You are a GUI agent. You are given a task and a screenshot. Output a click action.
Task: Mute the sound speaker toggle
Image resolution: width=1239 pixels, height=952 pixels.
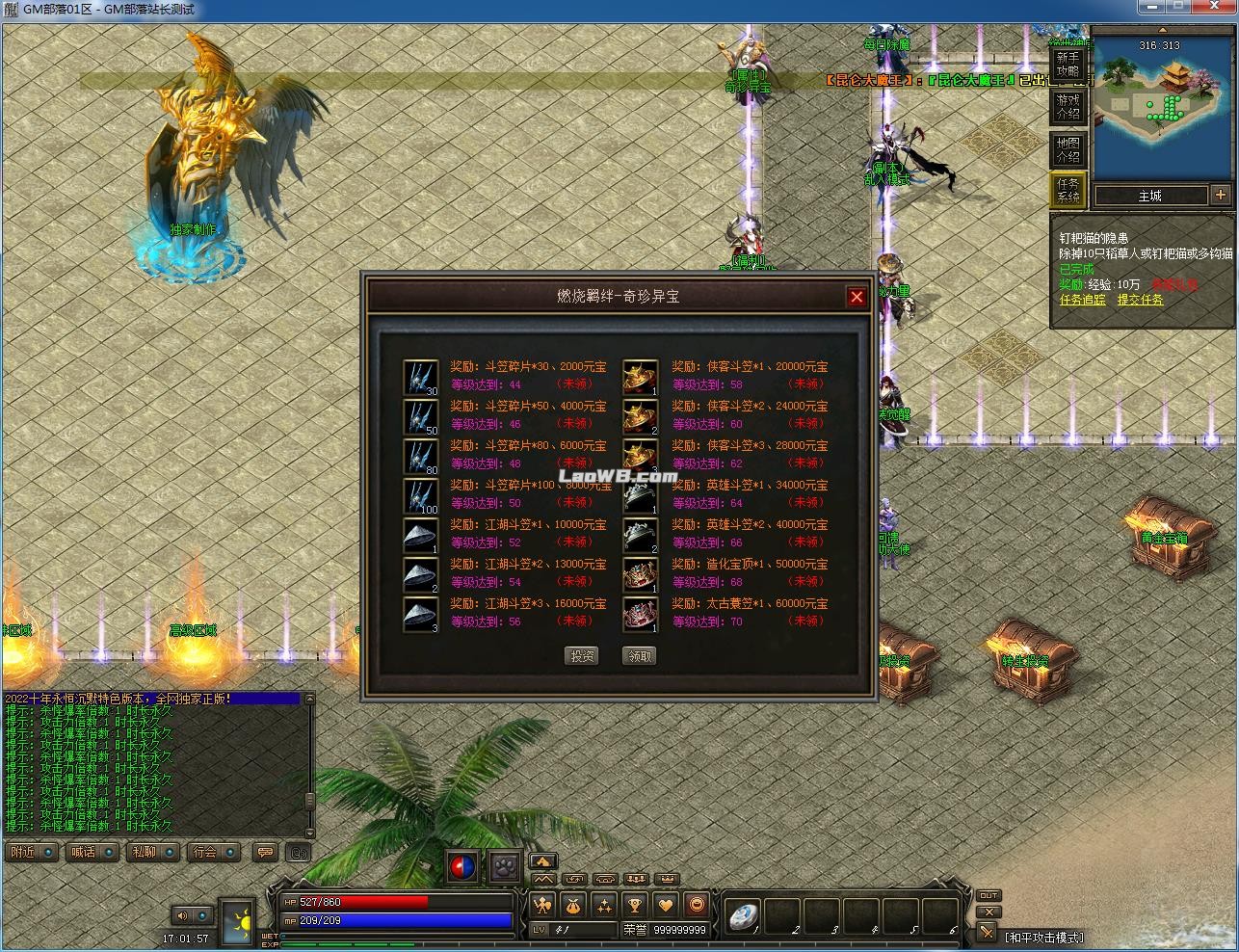pyautogui.click(x=183, y=915)
